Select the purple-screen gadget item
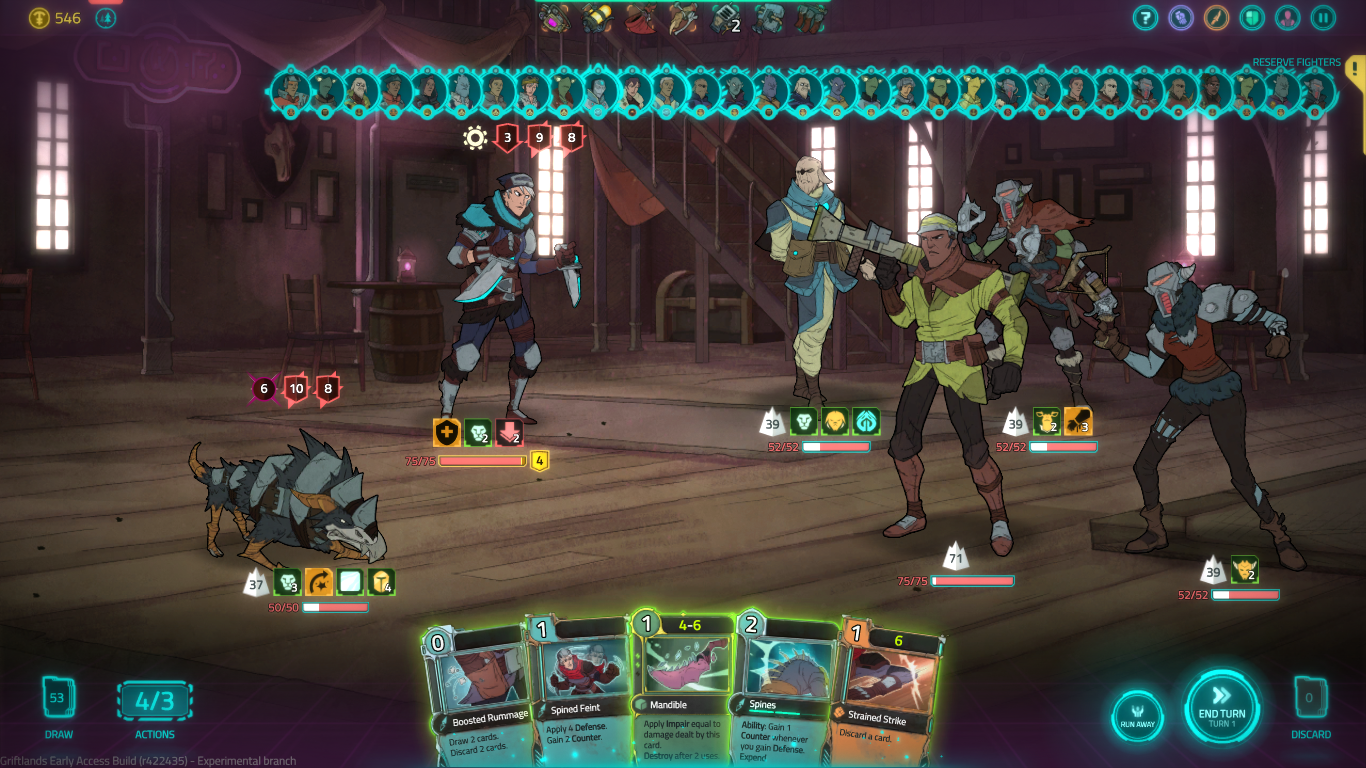The width and height of the screenshot is (1366, 768). (x=554, y=17)
